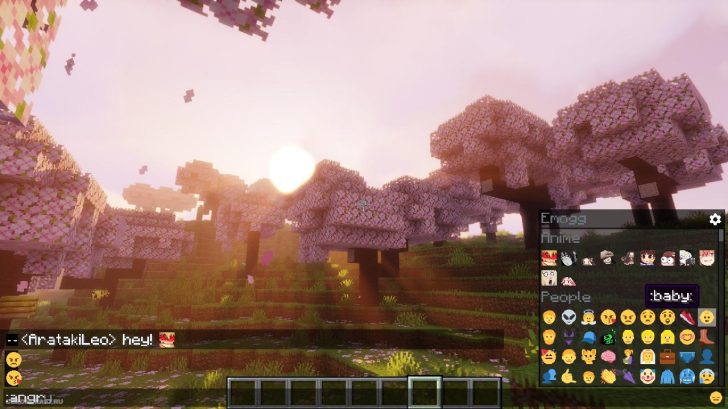Choose the angry face autocomplete suggestion
The height and width of the screenshot is (409, 728).
(13, 359)
